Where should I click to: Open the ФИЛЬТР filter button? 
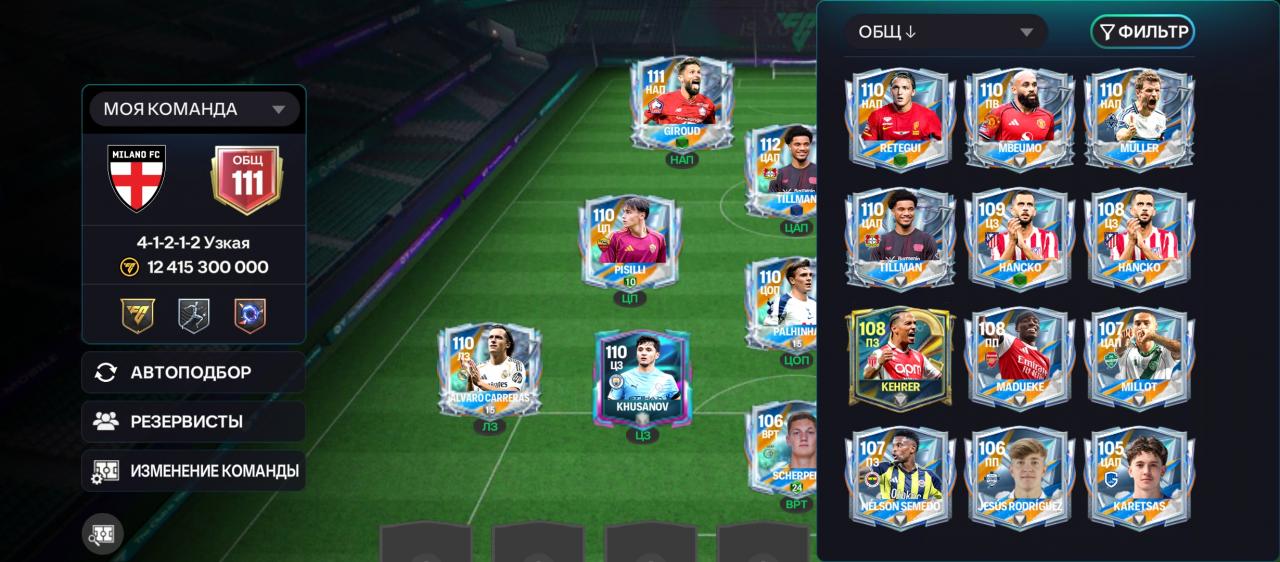(1143, 32)
